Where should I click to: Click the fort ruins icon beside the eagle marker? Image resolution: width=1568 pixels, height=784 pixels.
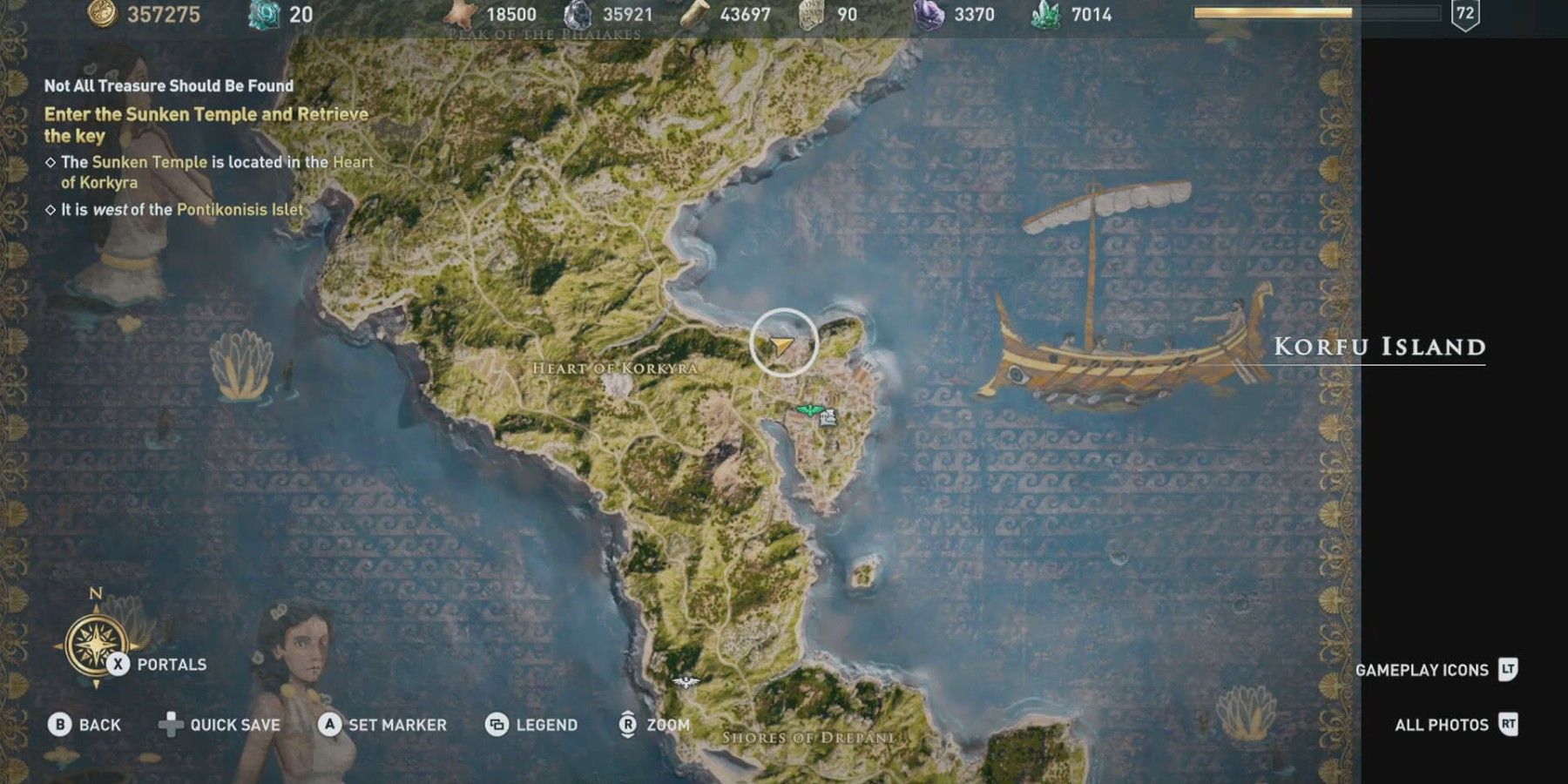point(828,419)
